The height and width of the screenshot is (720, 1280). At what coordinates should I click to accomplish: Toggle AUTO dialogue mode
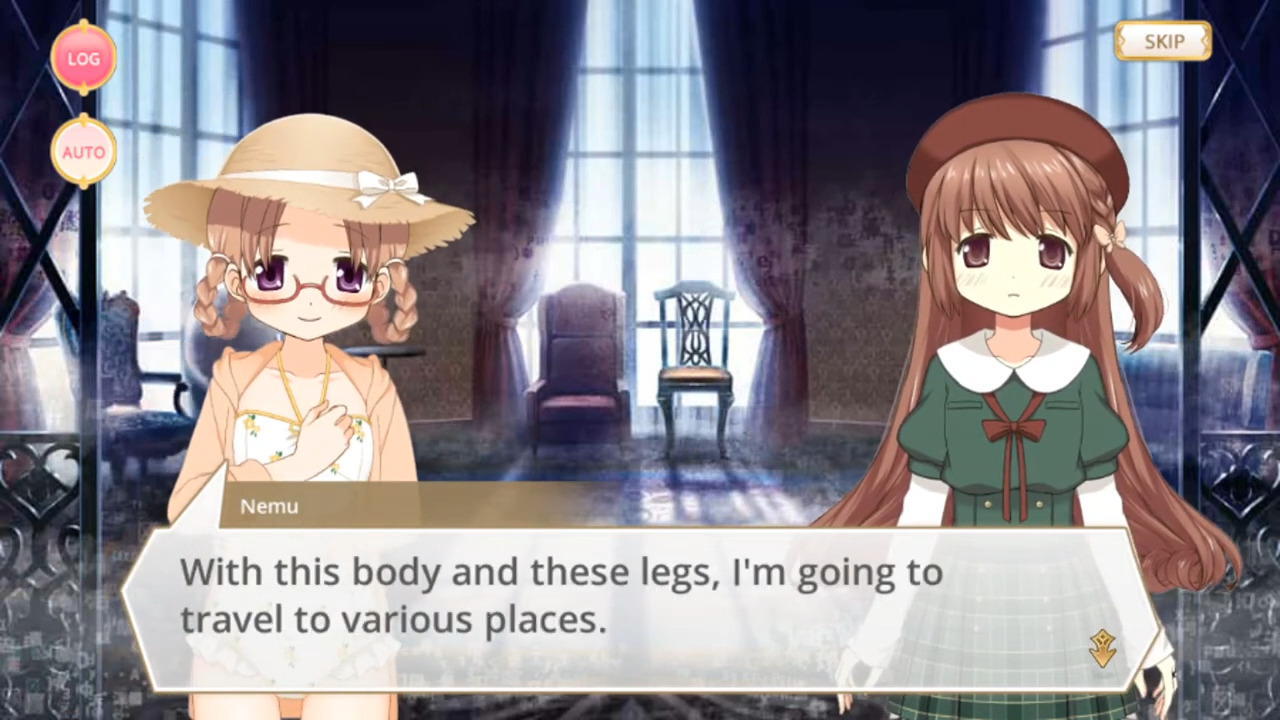coord(84,152)
